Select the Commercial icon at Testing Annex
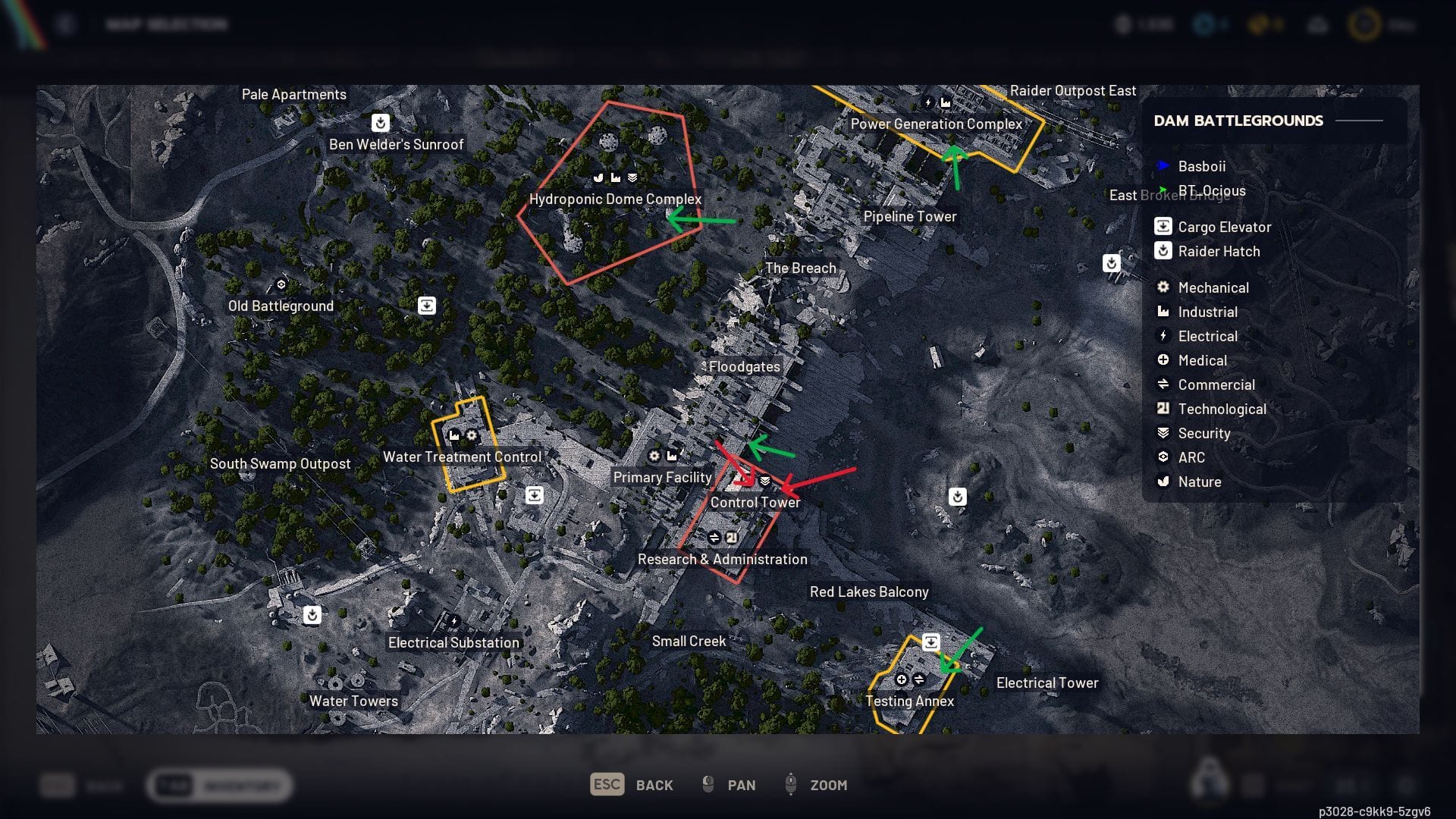The image size is (1456, 819). 919,679
